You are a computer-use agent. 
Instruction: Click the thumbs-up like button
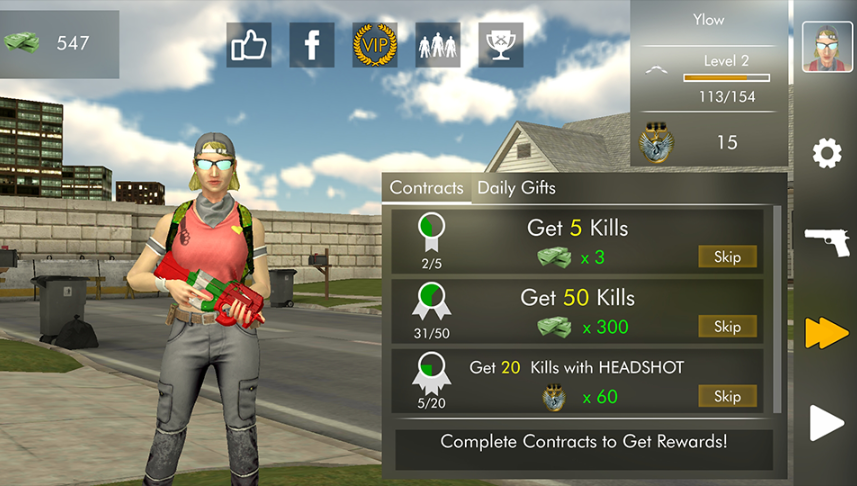pos(248,45)
